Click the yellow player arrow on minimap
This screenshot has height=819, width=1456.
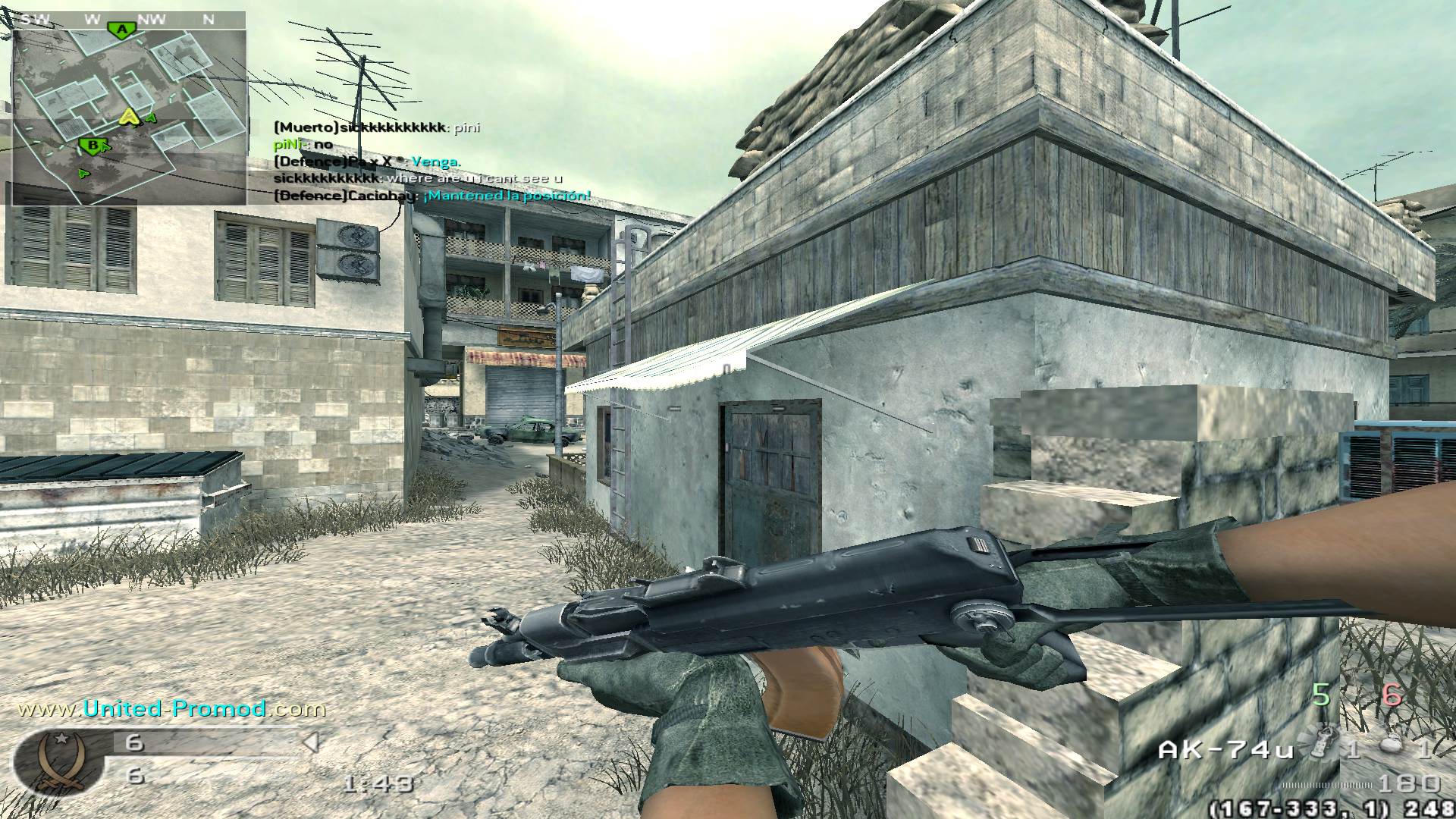click(x=130, y=116)
